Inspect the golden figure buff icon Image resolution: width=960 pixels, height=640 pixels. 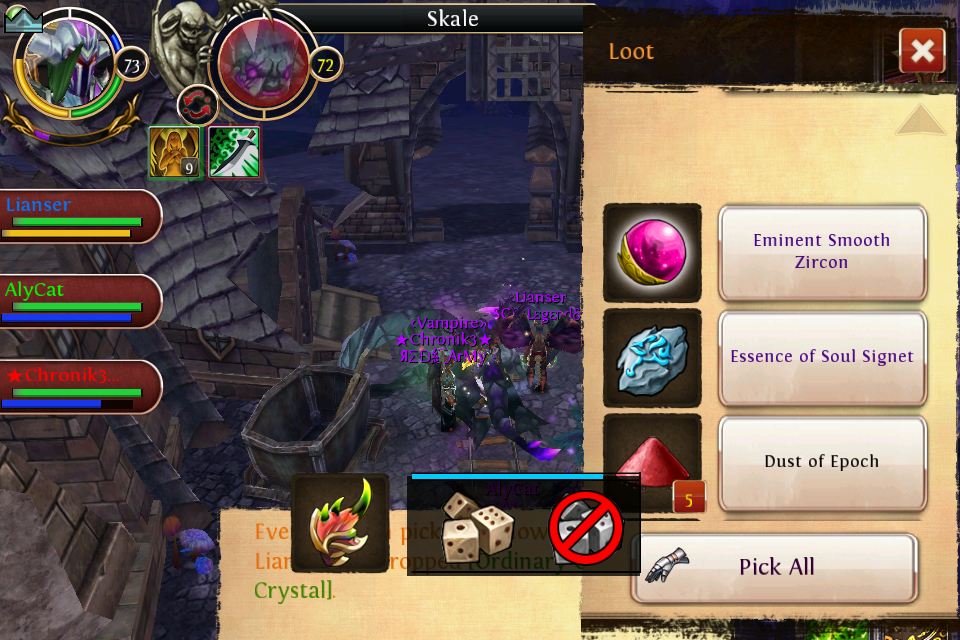(x=175, y=152)
